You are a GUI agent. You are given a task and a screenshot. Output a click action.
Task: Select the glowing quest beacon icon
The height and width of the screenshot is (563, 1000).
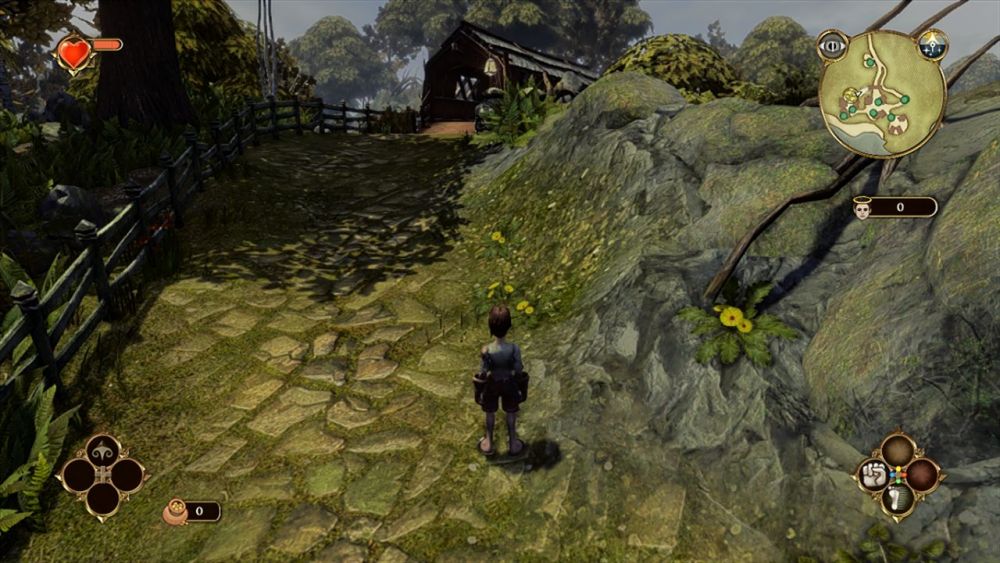pos(932,44)
